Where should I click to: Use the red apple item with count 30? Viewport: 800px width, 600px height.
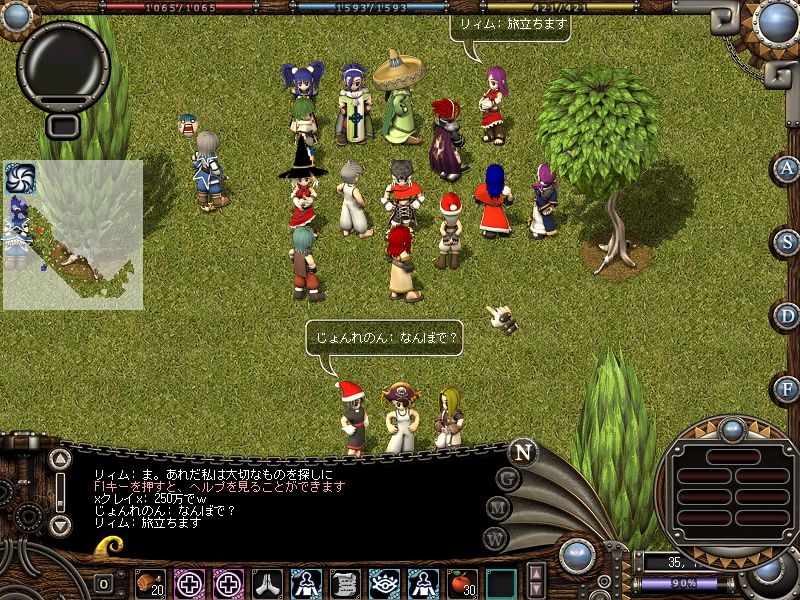coord(461,582)
